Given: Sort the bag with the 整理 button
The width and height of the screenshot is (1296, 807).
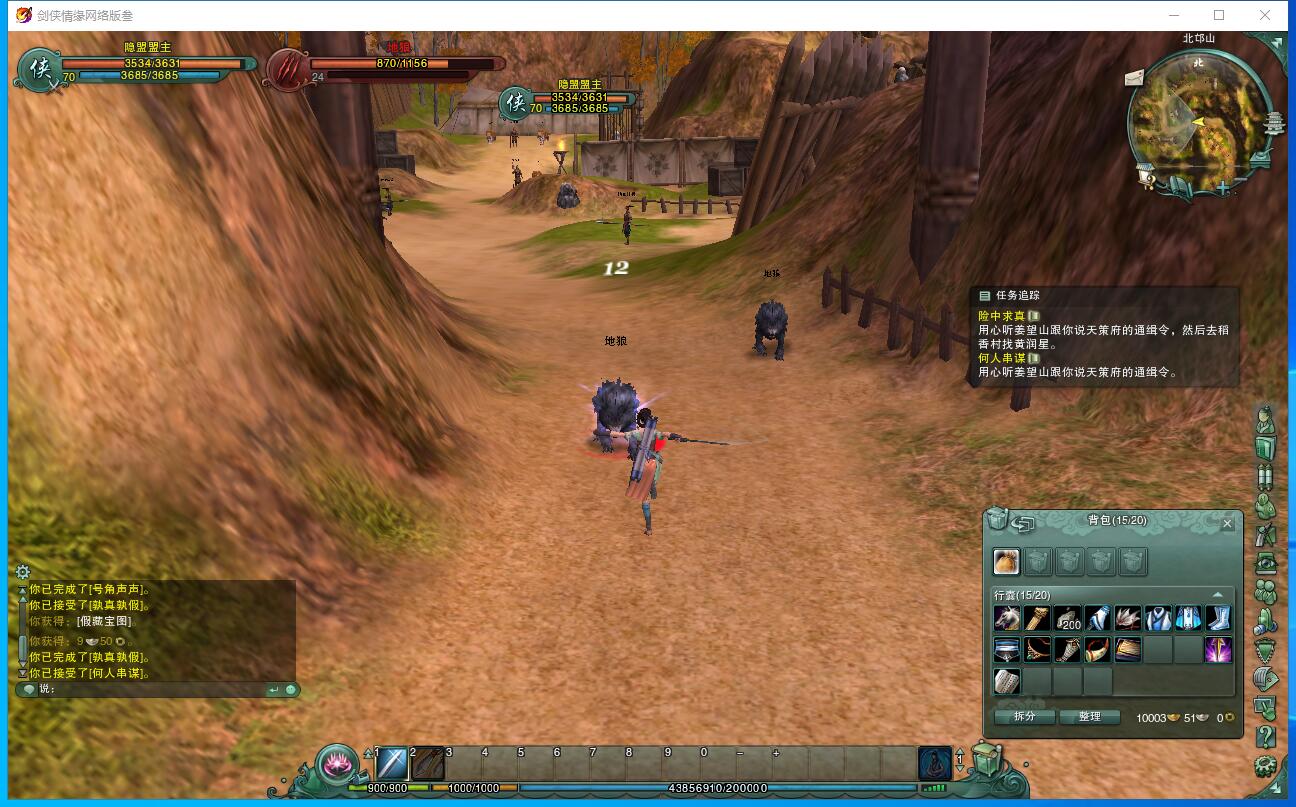Looking at the screenshot, I should click(x=1089, y=716).
